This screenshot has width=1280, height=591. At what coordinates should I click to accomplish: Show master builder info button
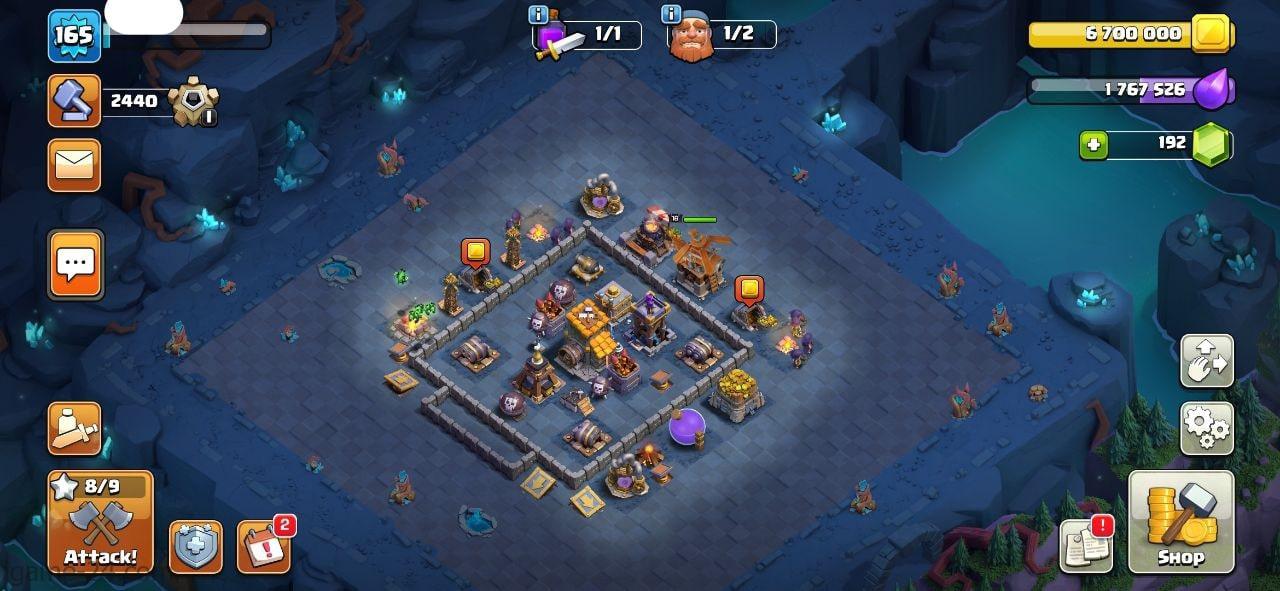671,15
